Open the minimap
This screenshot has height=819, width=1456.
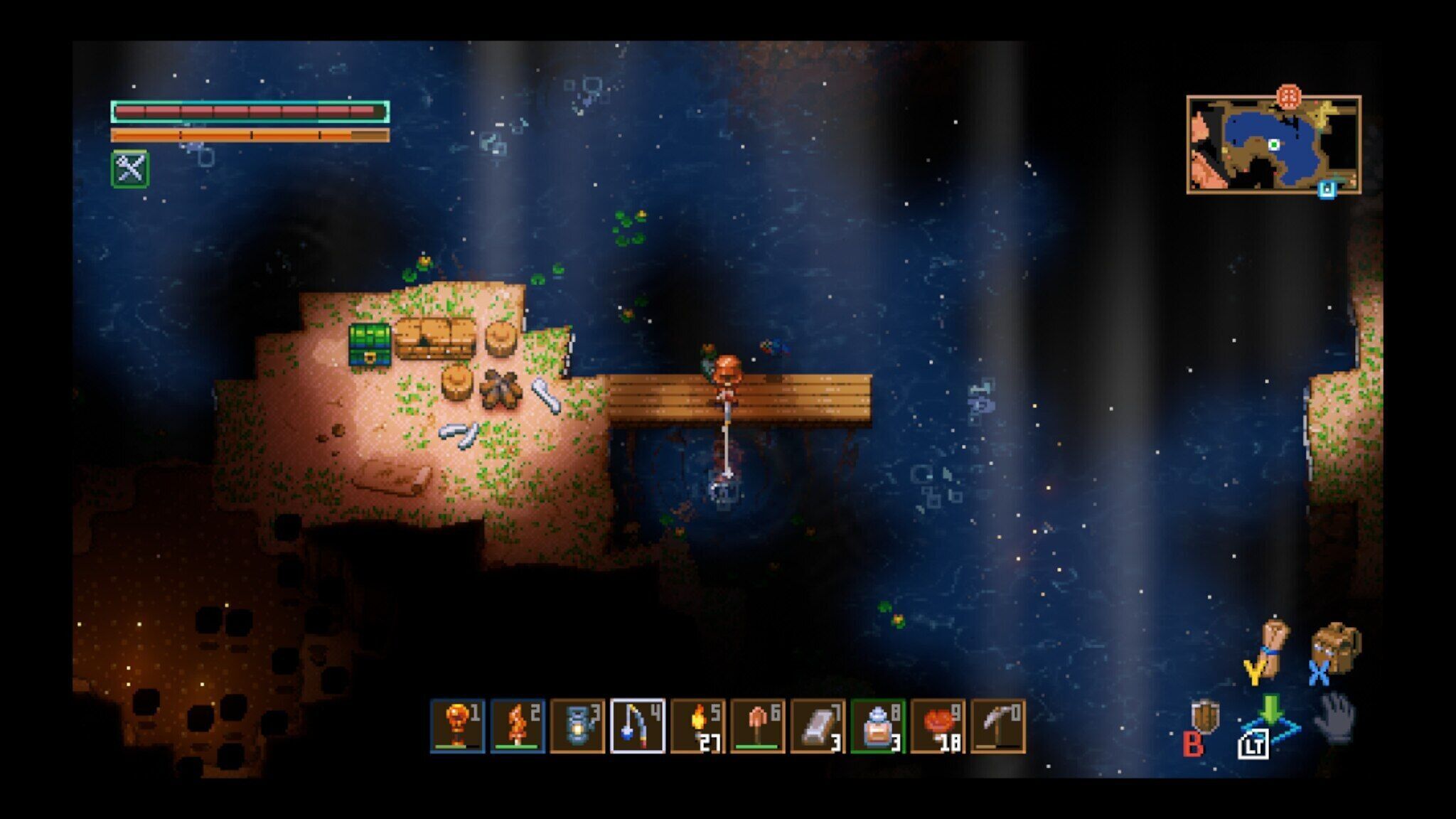point(1273,145)
